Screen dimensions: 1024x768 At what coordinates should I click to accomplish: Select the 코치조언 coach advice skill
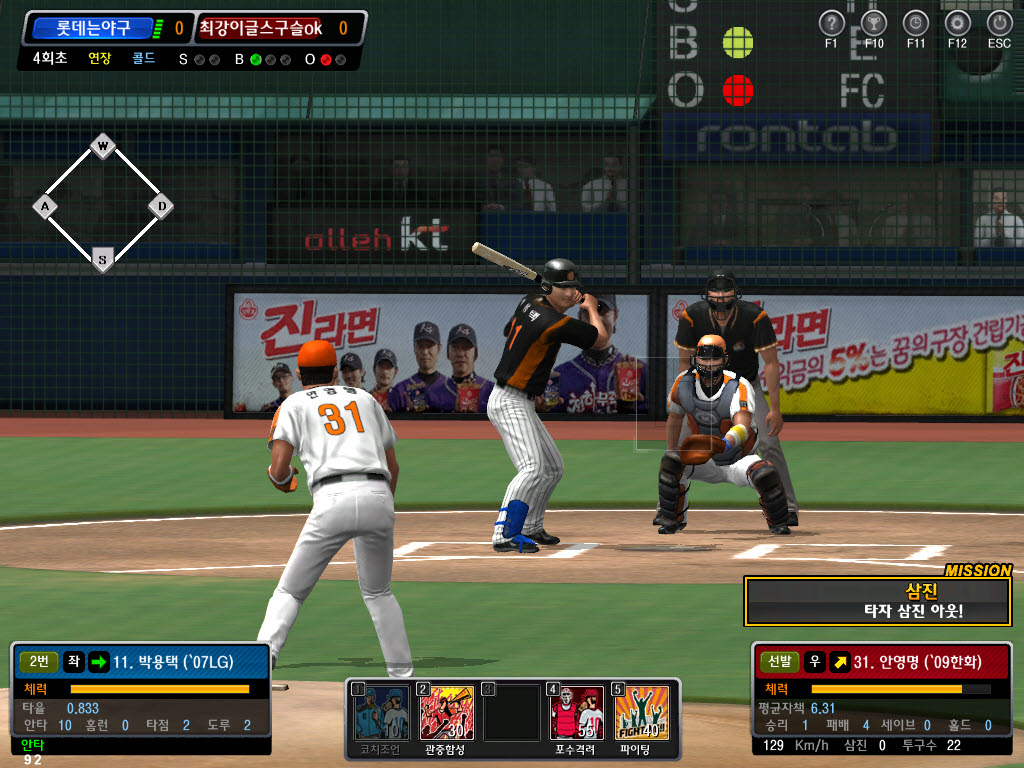point(379,712)
